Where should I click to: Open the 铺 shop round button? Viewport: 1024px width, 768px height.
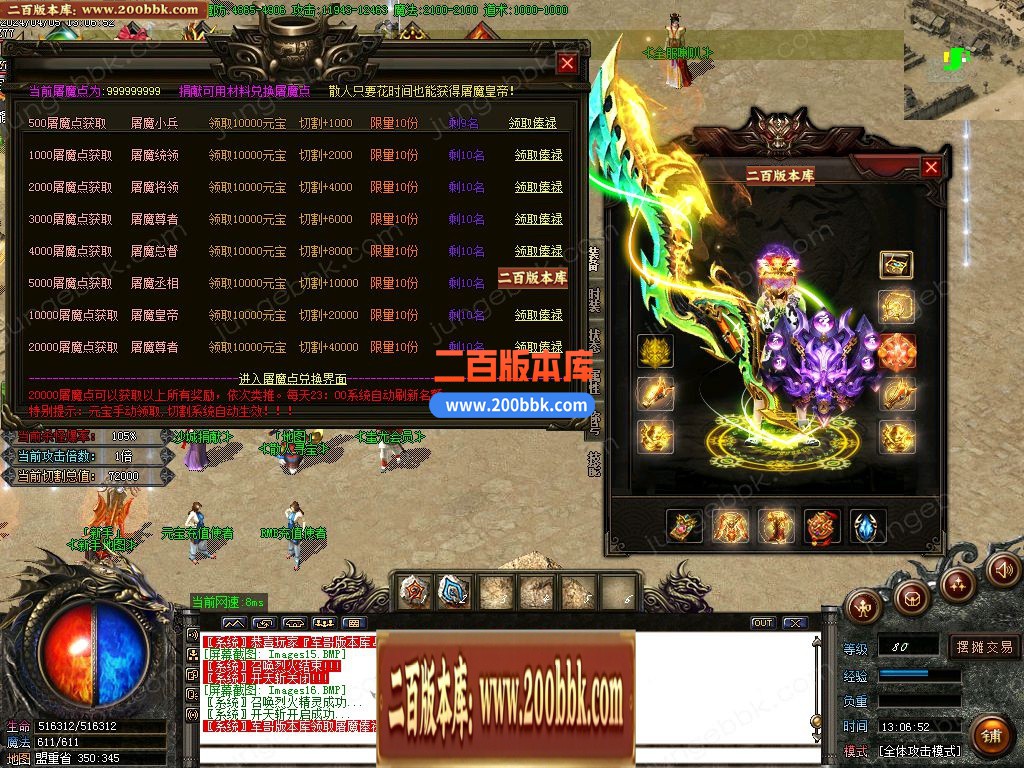(990, 736)
